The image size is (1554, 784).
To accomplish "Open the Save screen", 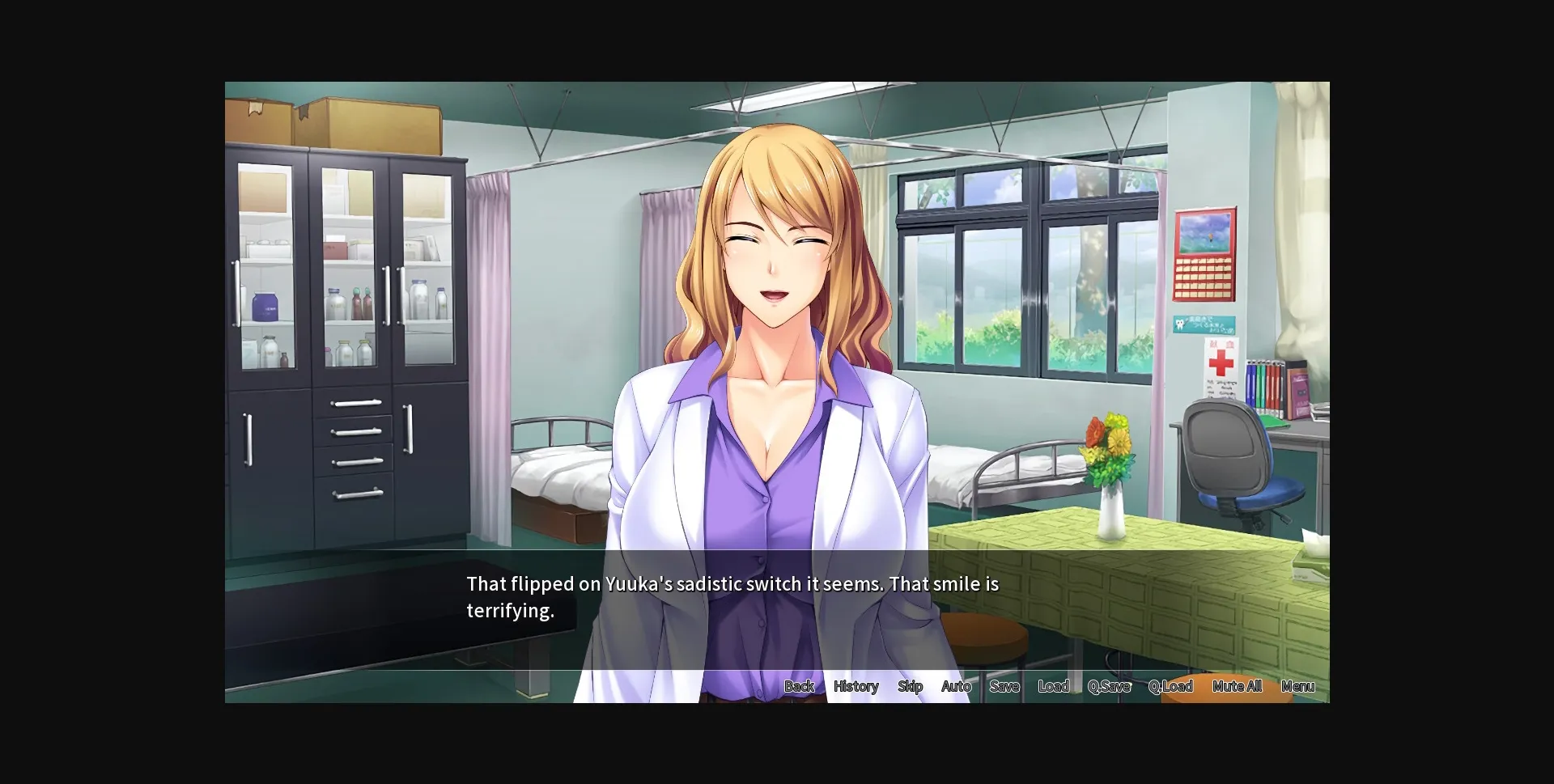I will tap(1004, 686).
